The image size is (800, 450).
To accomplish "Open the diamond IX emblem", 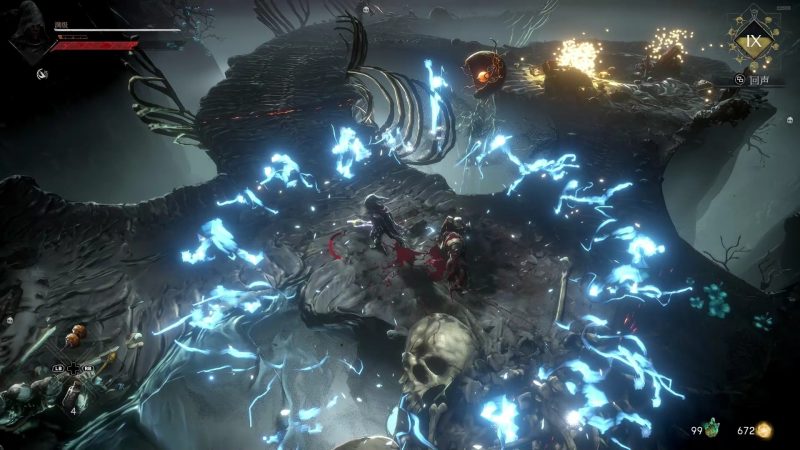I will [751, 43].
